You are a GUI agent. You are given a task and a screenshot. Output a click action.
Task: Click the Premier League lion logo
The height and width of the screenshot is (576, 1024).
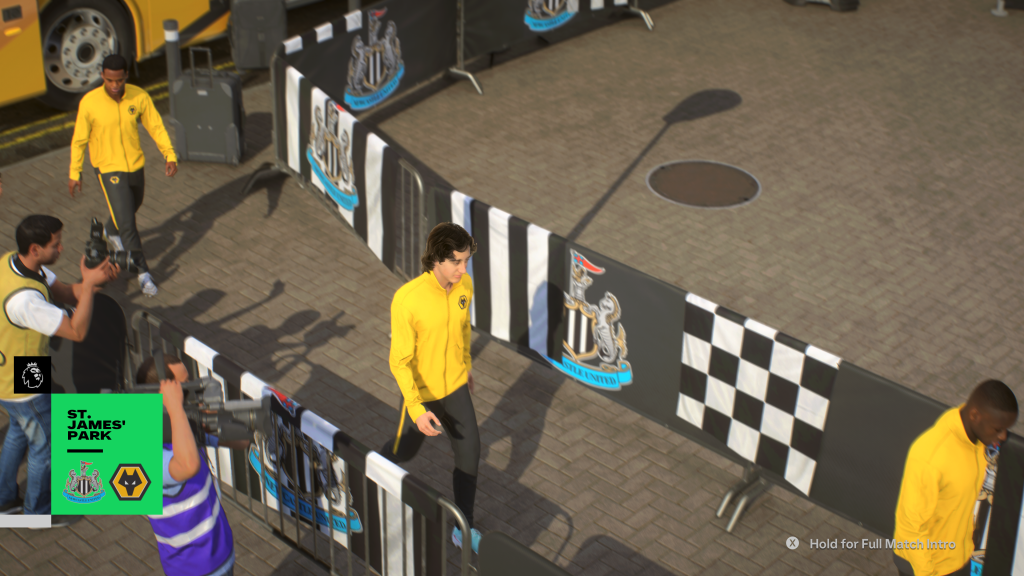[x=32, y=375]
